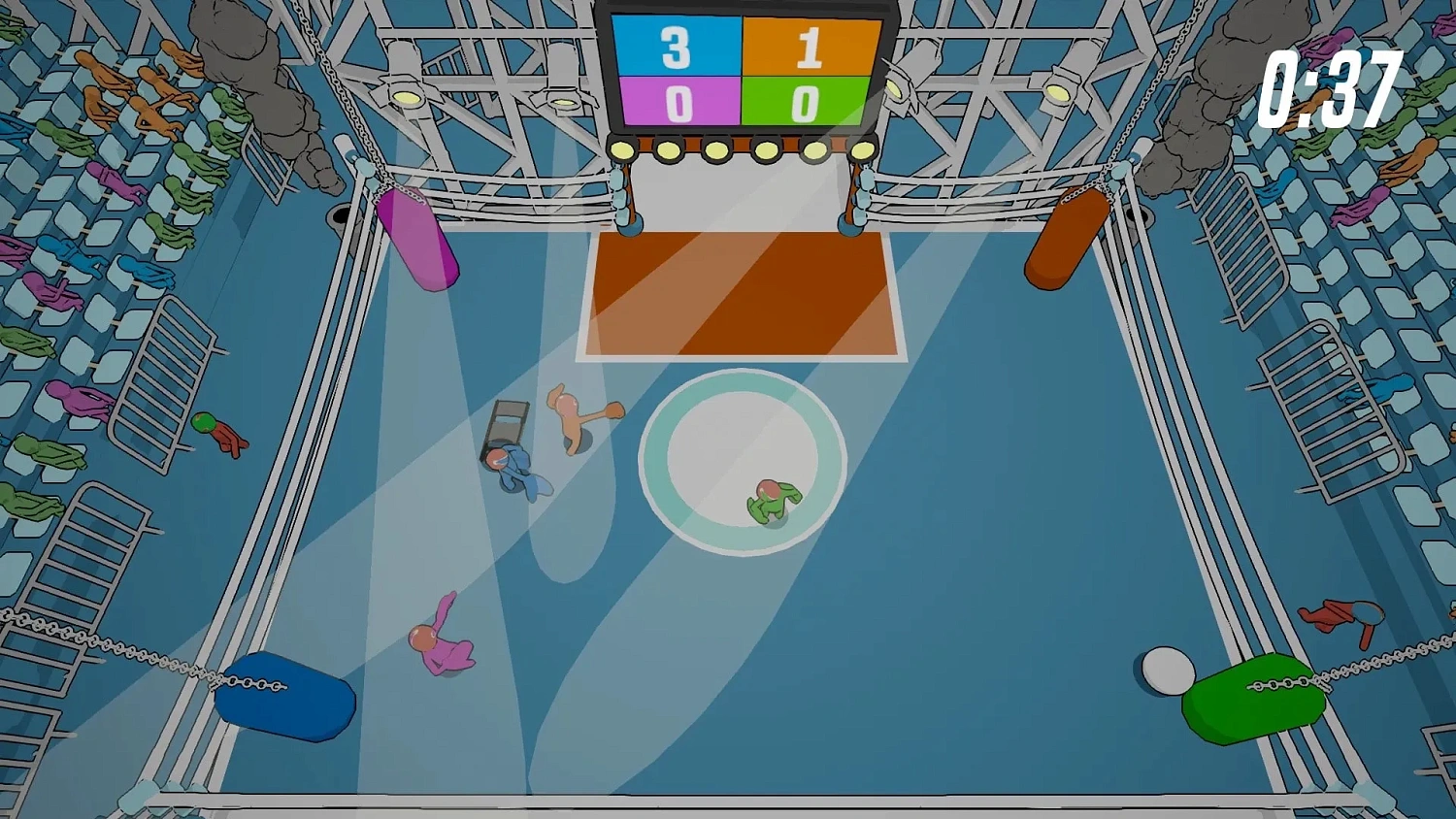
Task: Click a bulb on the row of scoreboard lights
Action: 716,150
